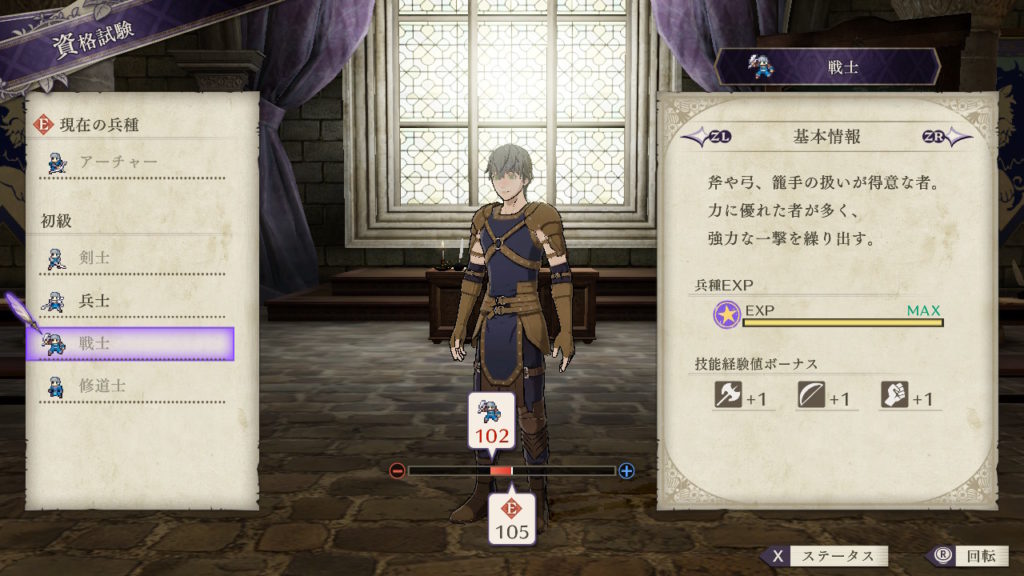Click the axe skill bonus icon
1024x576 pixels.
click(727, 396)
